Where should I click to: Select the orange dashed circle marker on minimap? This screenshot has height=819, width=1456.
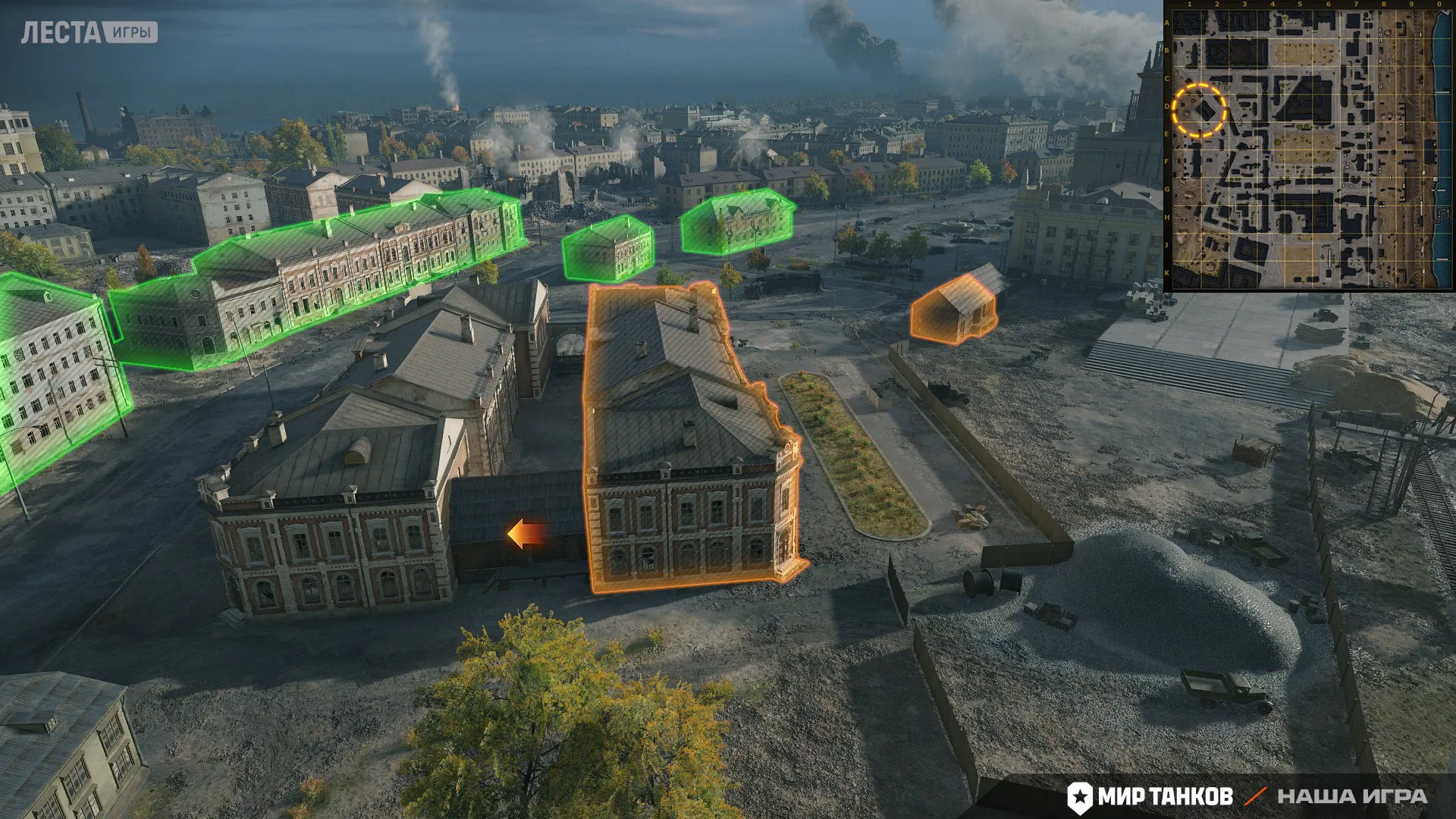point(1199,111)
